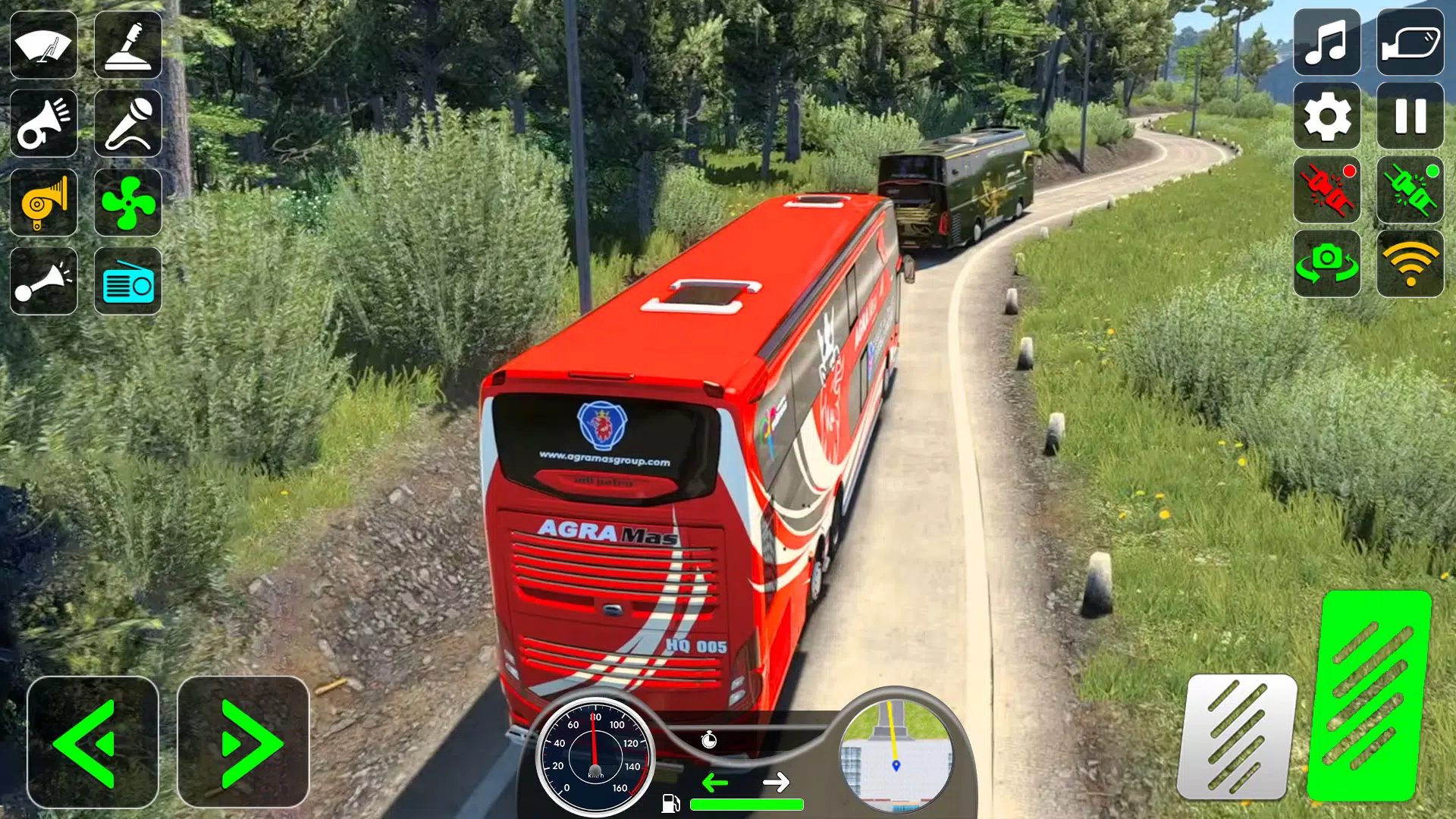
Task: Steer right with the green arrow
Action: pos(243,742)
